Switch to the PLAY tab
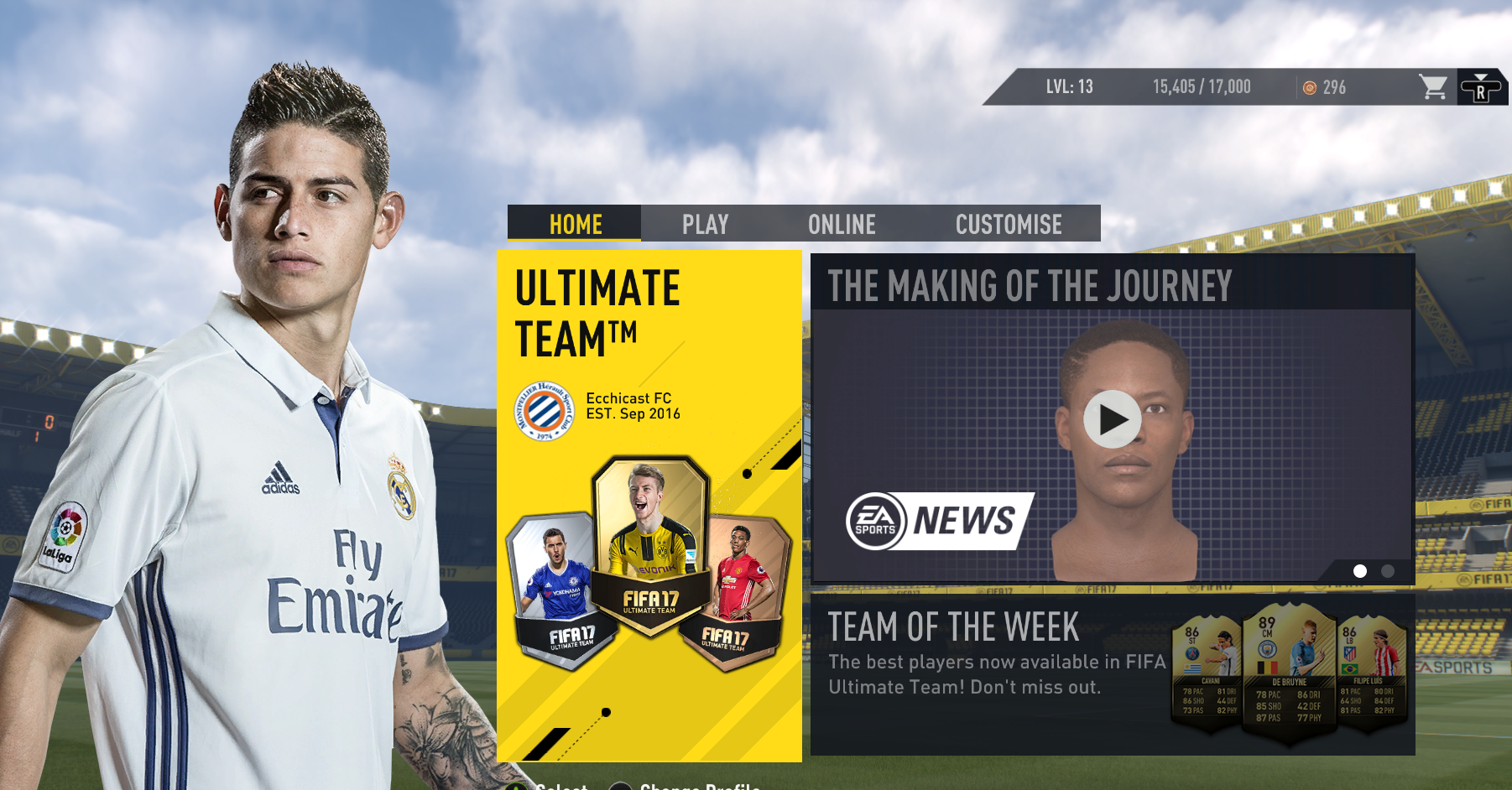Image resolution: width=1512 pixels, height=790 pixels. 706,224
